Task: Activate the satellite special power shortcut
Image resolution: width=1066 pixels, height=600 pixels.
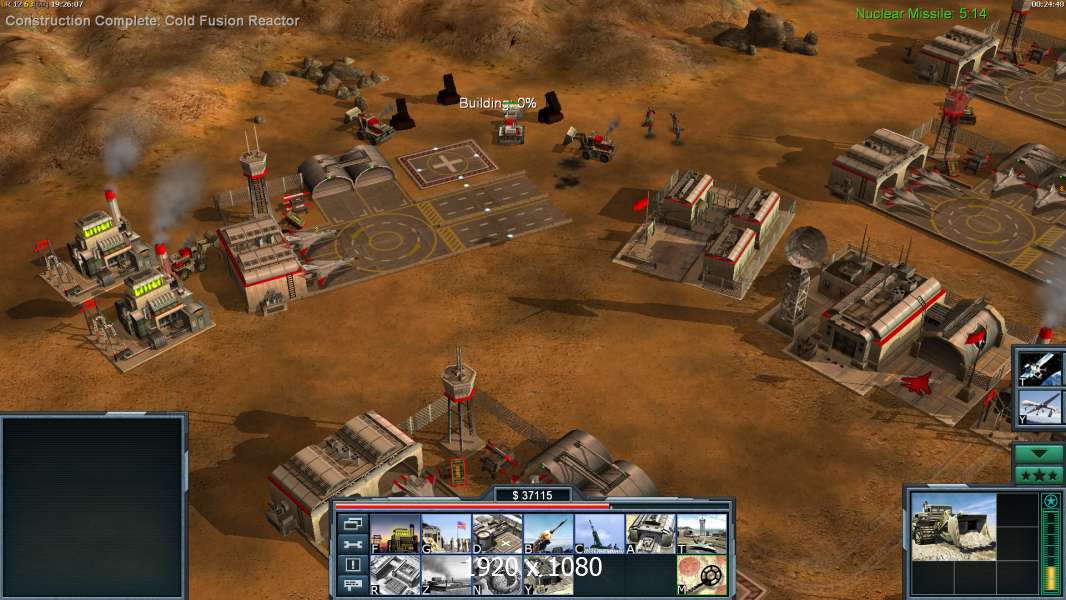Action: [x=1040, y=367]
